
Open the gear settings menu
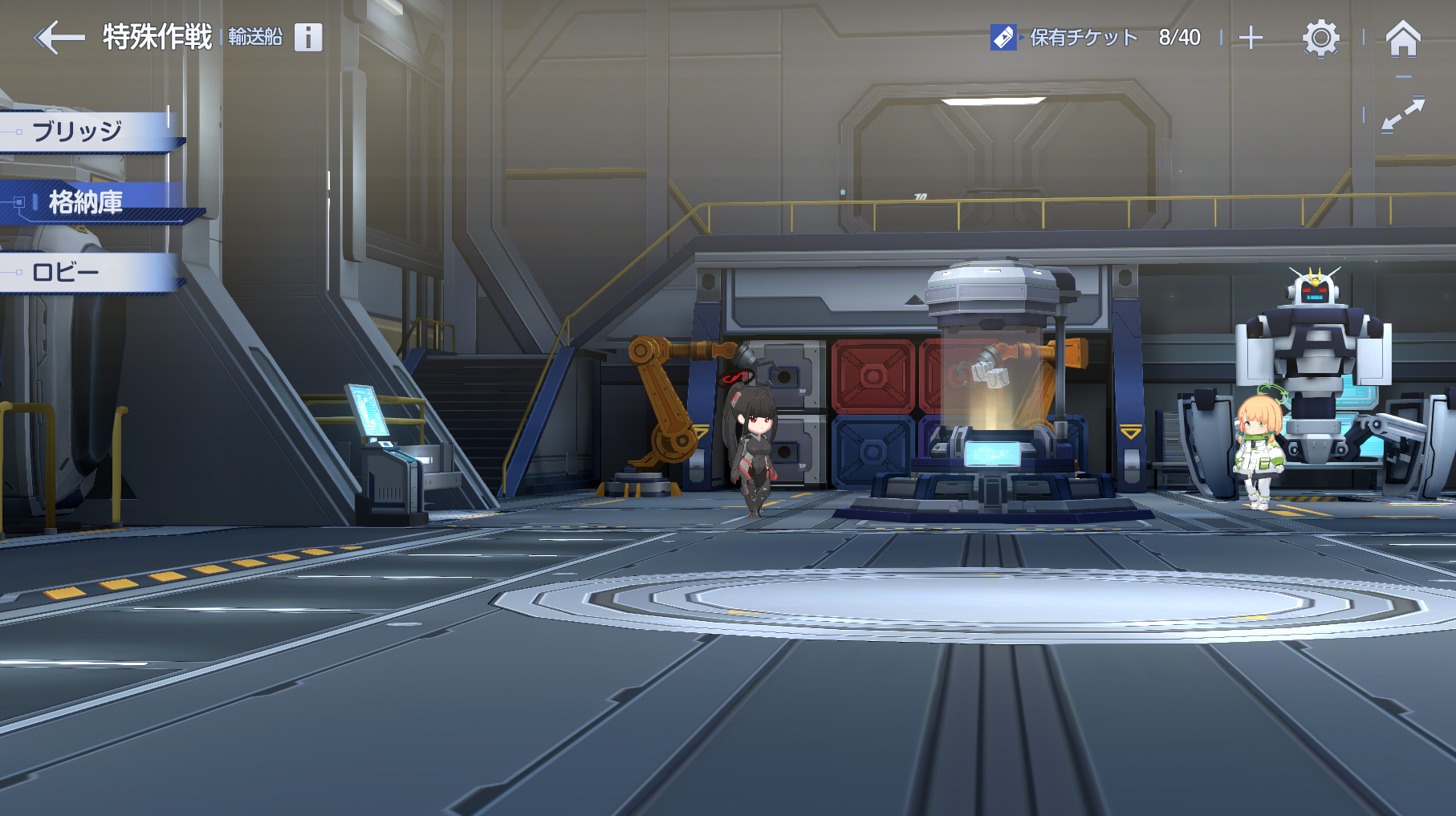(x=1320, y=38)
